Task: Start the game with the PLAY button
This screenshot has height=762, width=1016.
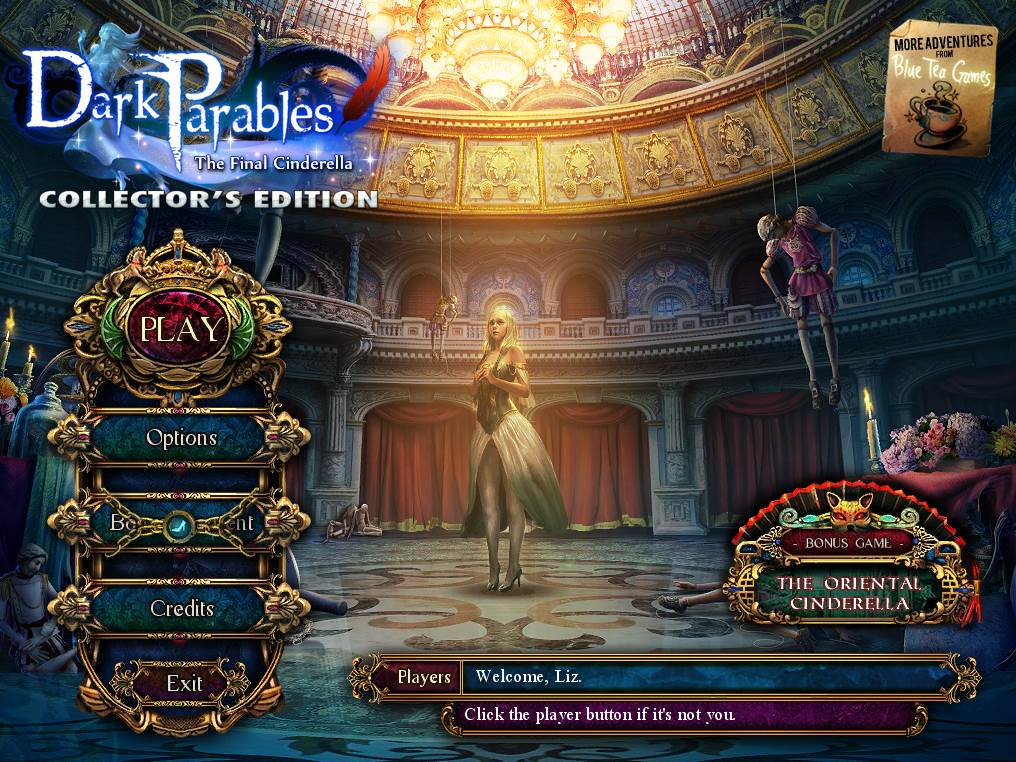Action: tap(182, 329)
